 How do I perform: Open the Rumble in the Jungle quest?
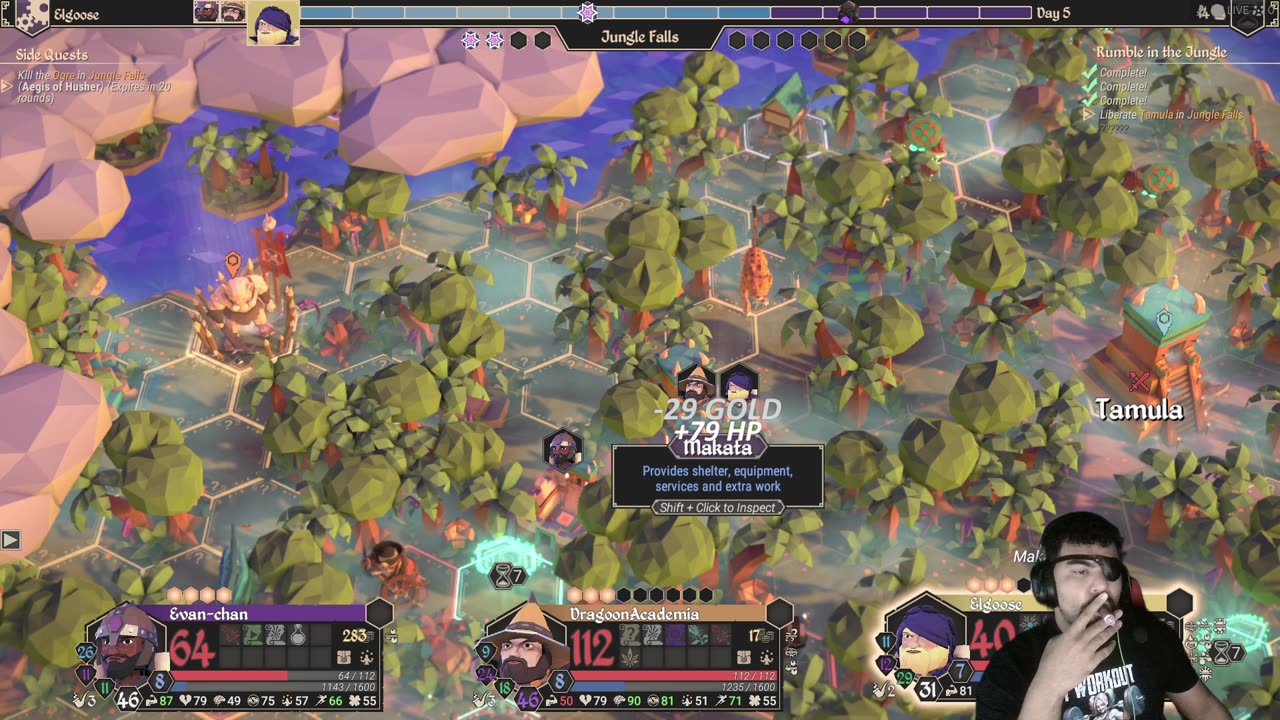(x=1160, y=52)
